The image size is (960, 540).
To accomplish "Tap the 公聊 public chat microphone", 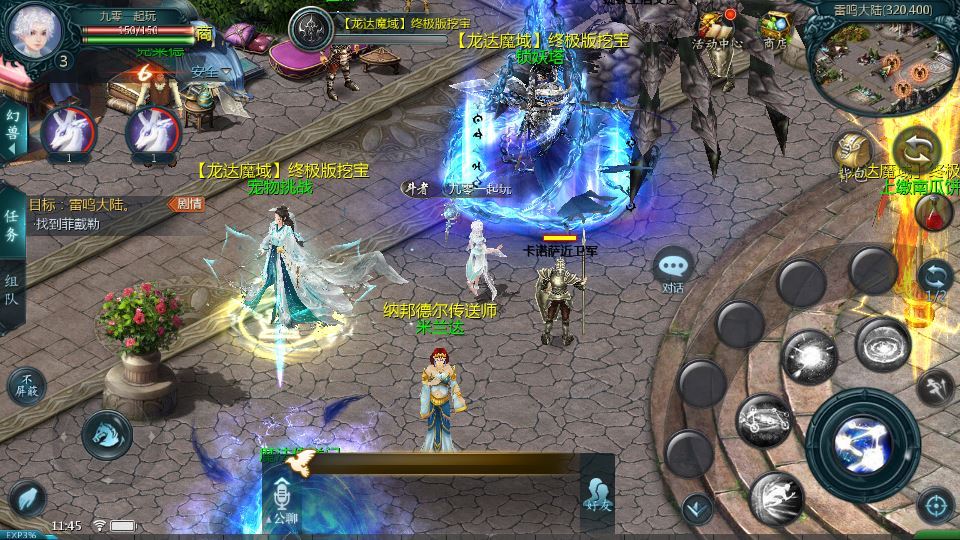I will (x=280, y=497).
